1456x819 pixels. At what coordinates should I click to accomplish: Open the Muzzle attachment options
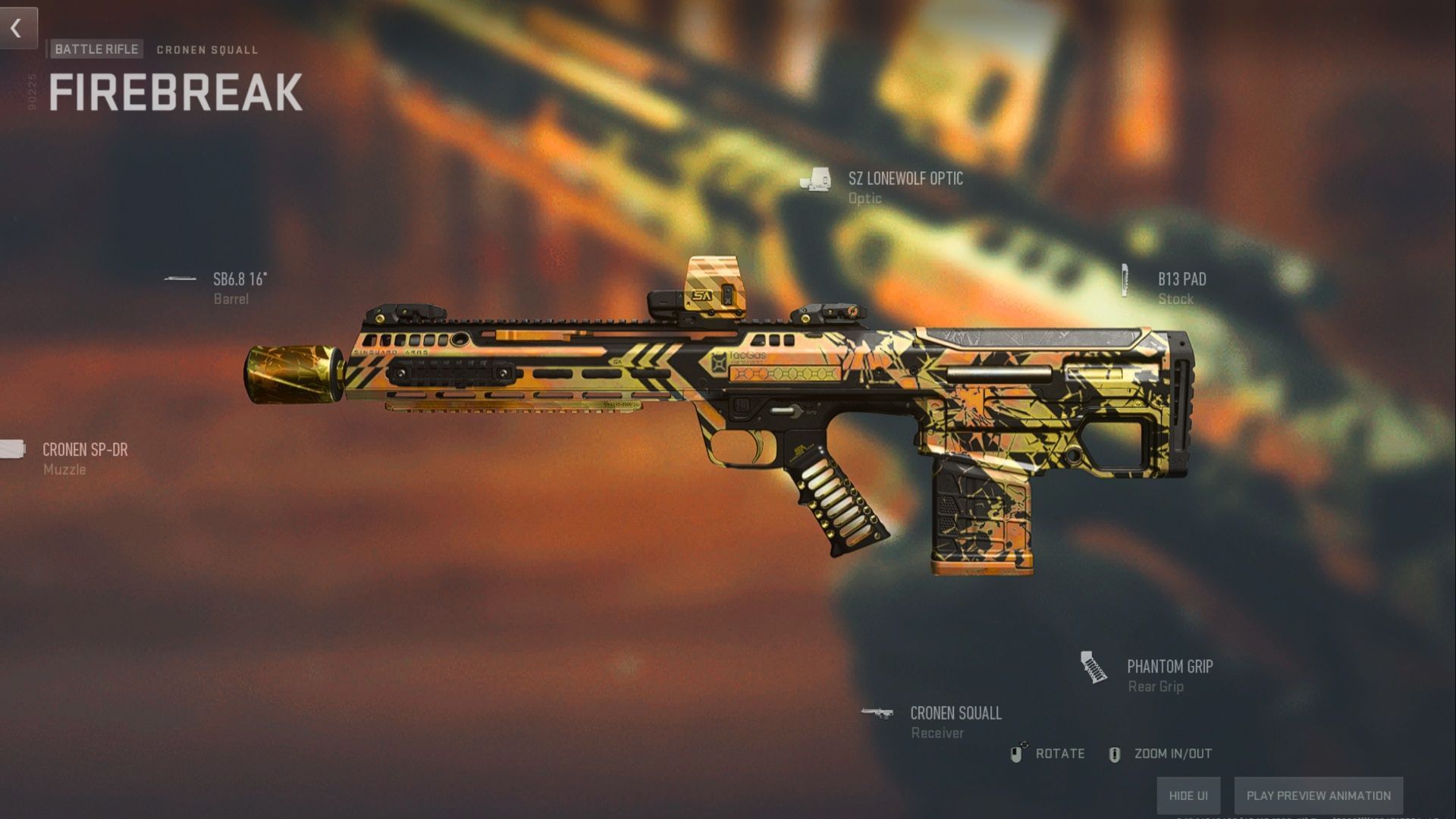click(64, 469)
